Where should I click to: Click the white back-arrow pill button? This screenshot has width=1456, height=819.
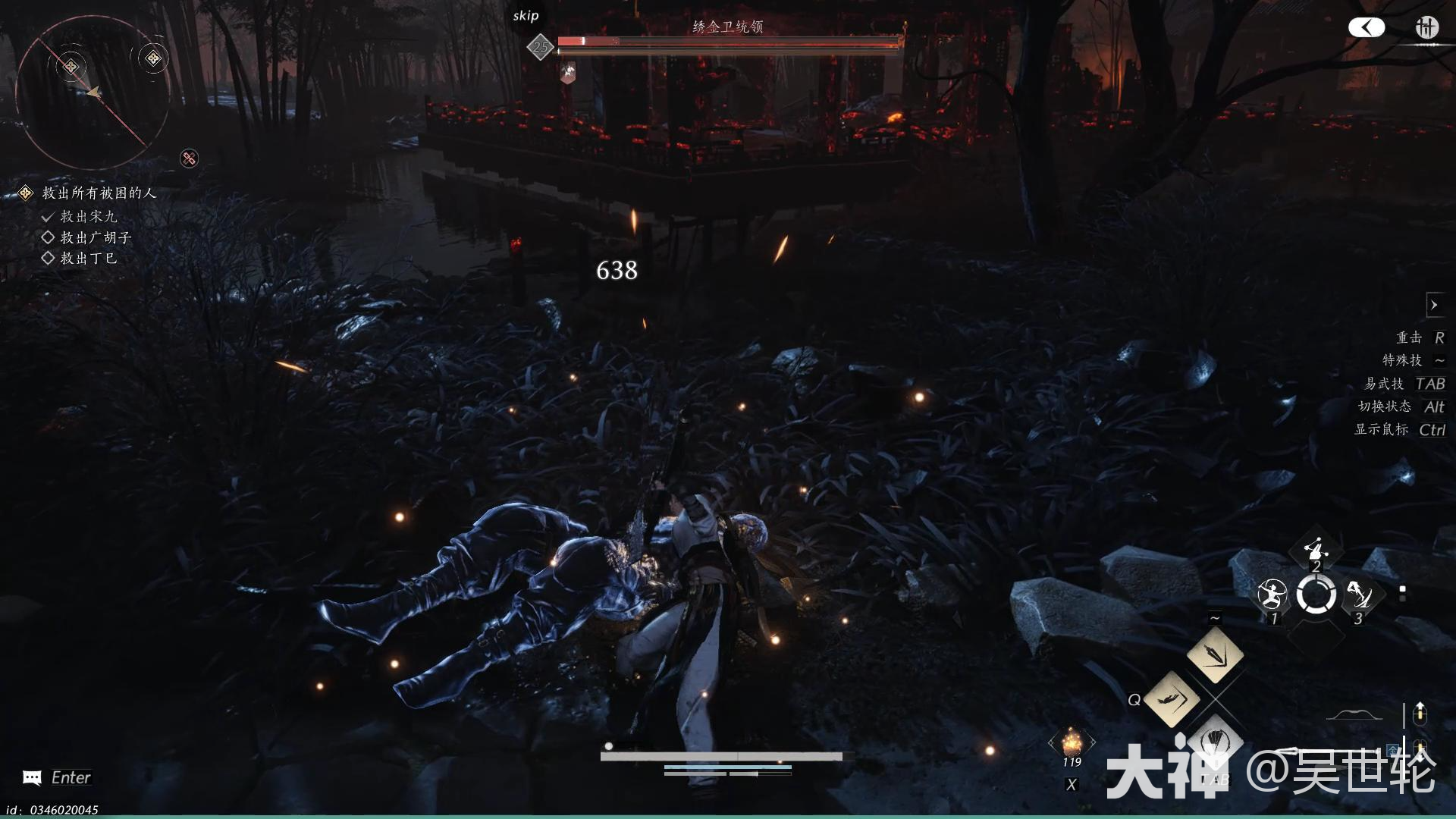tap(1367, 28)
